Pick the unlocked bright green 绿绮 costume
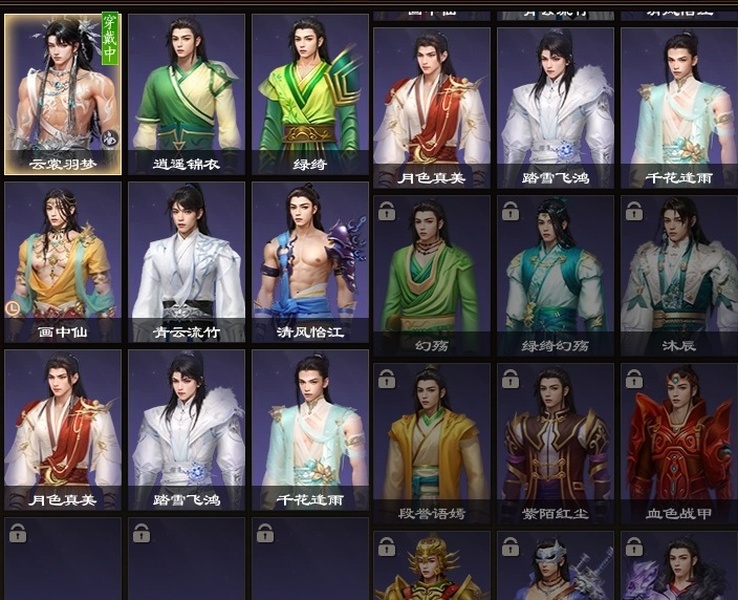Image resolution: width=738 pixels, height=600 pixels. click(310, 94)
